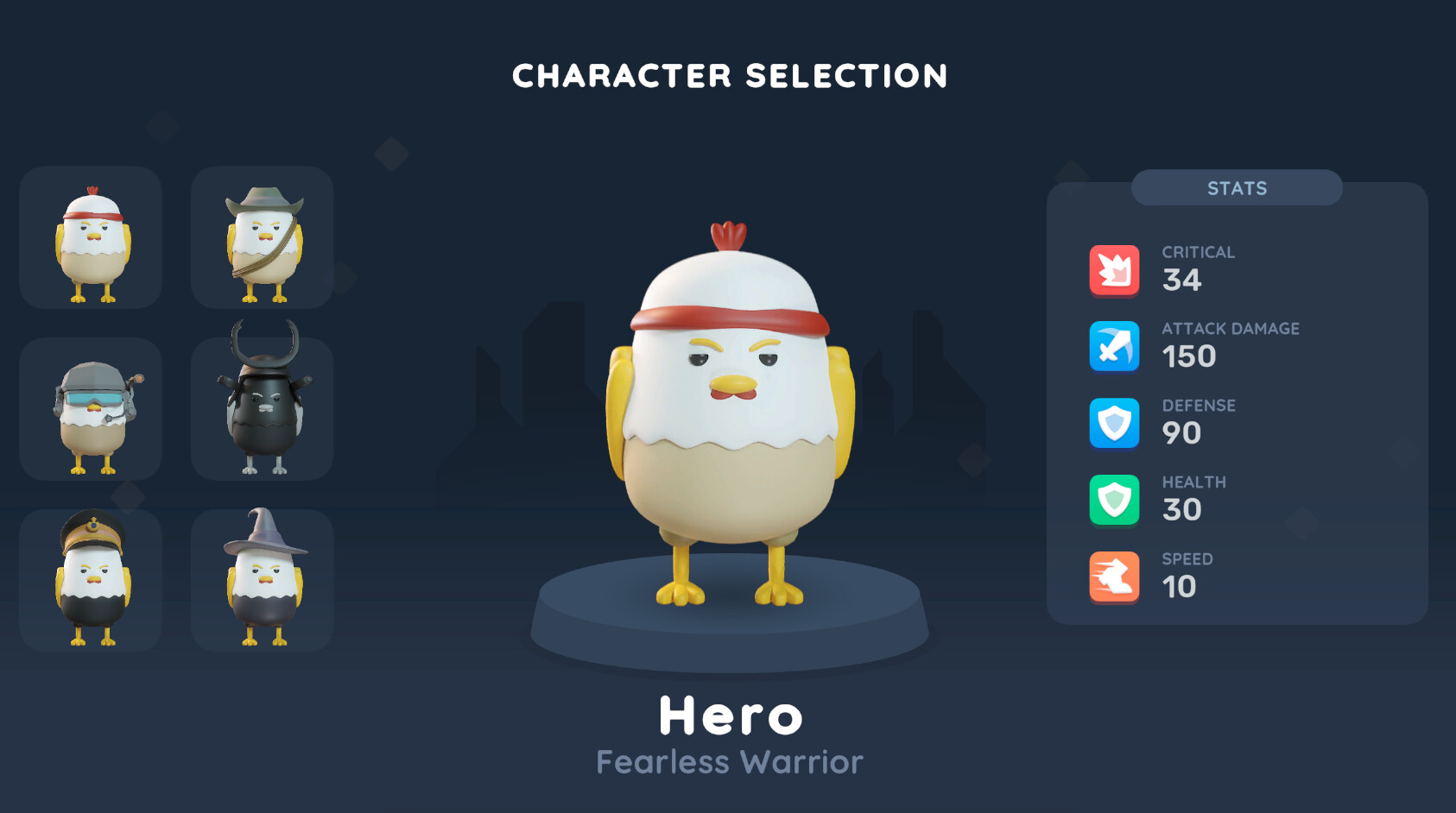Screen dimensions: 1456x813
Task: Click the Health green shield icon
Action: point(1114,500)
